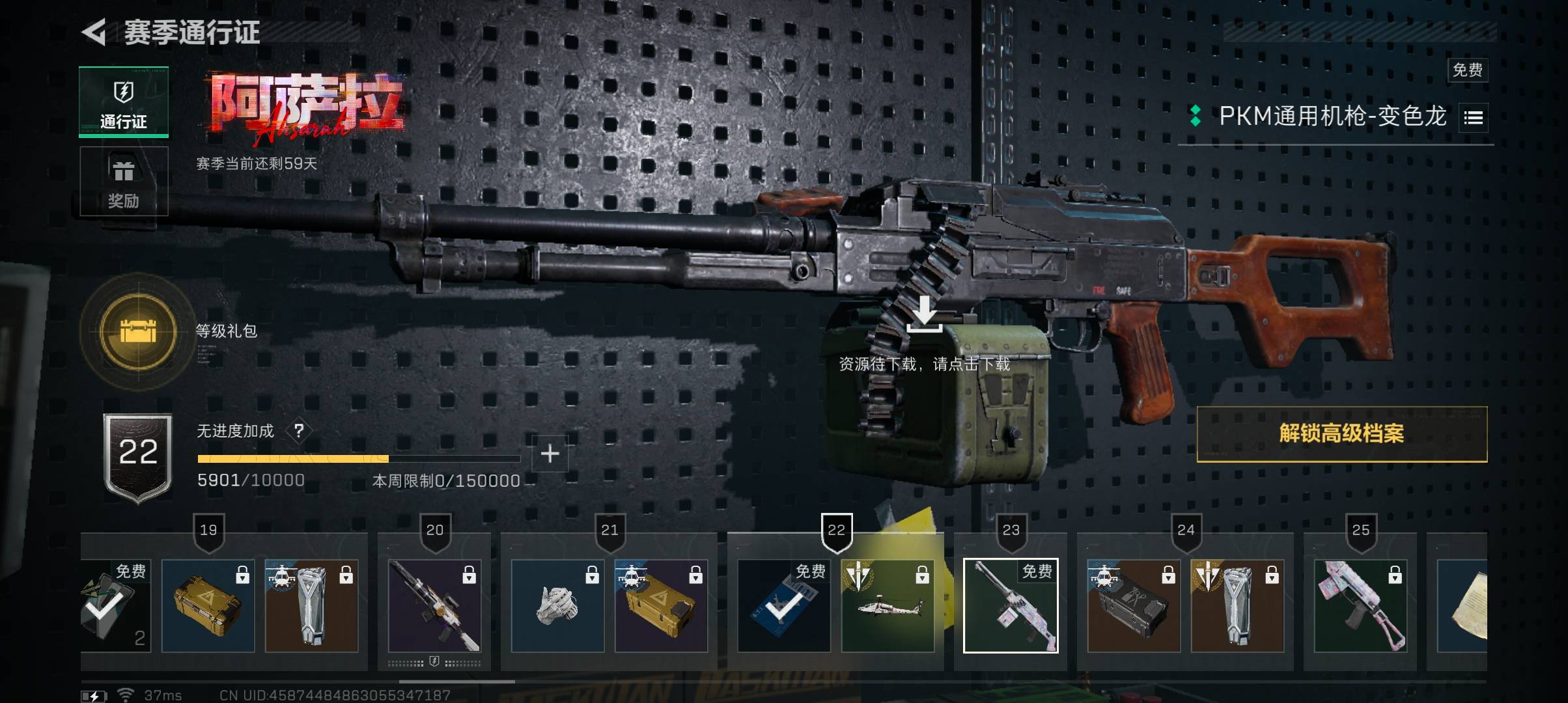This screenshot has height=703, width=1568.
Task: Select the level 20 locked rifle reward
Action: pyautogui.click(x=434, y=605)
